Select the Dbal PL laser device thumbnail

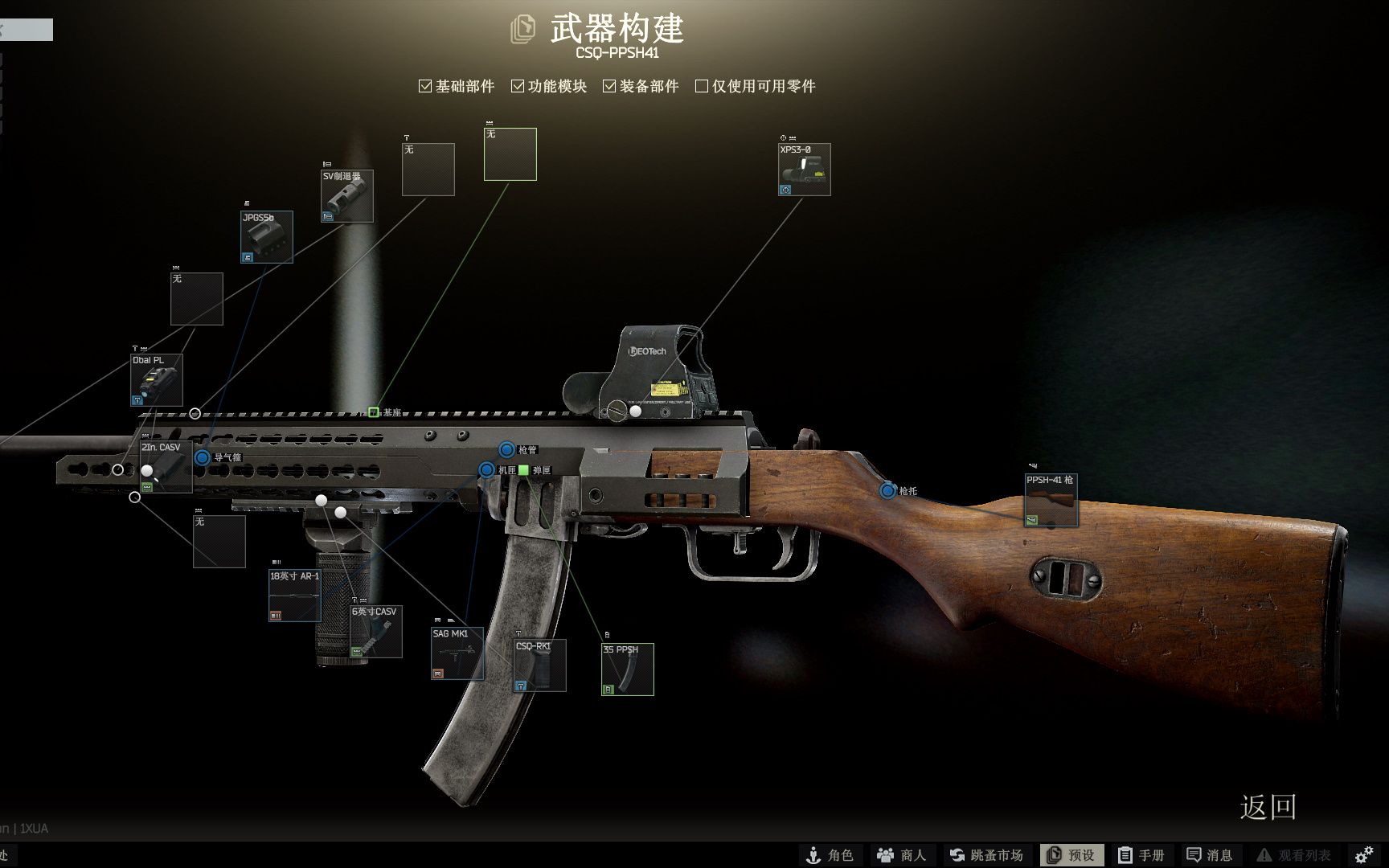(155, 380)
